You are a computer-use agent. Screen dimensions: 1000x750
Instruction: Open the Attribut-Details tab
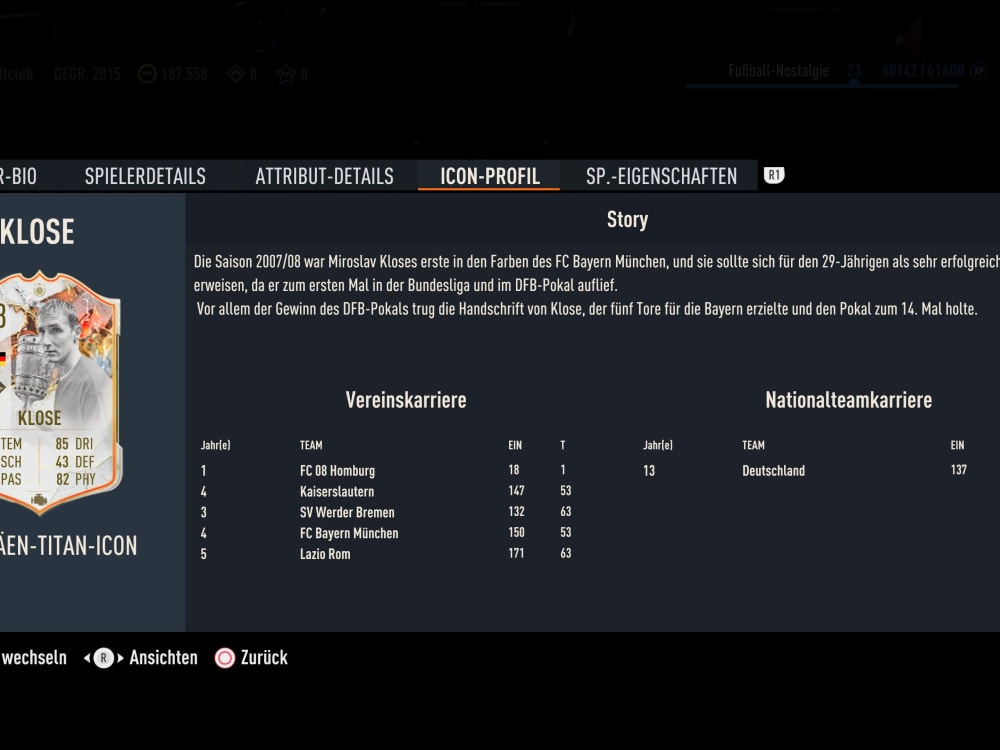click(324, 176)
